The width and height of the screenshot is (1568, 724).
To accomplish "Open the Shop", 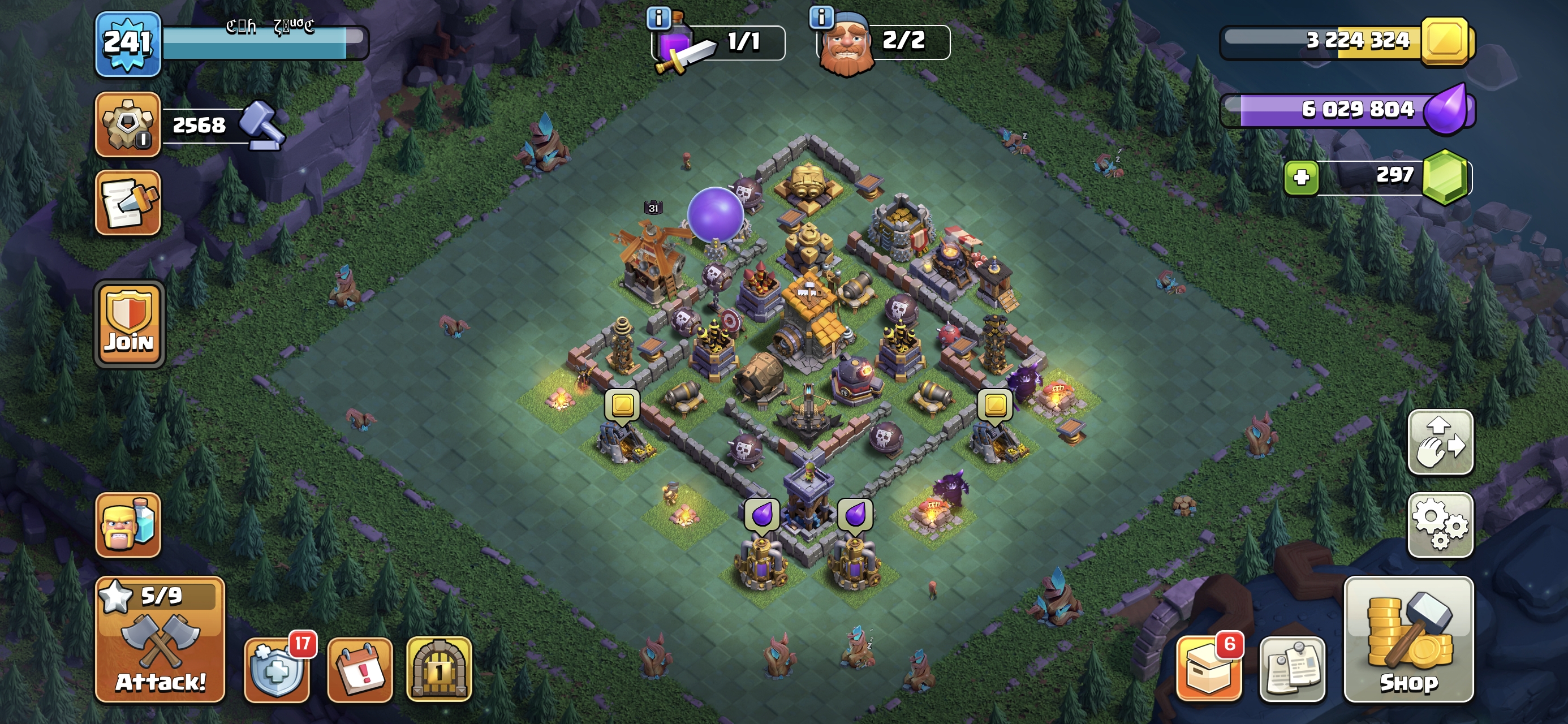I will coord(1408,639).
